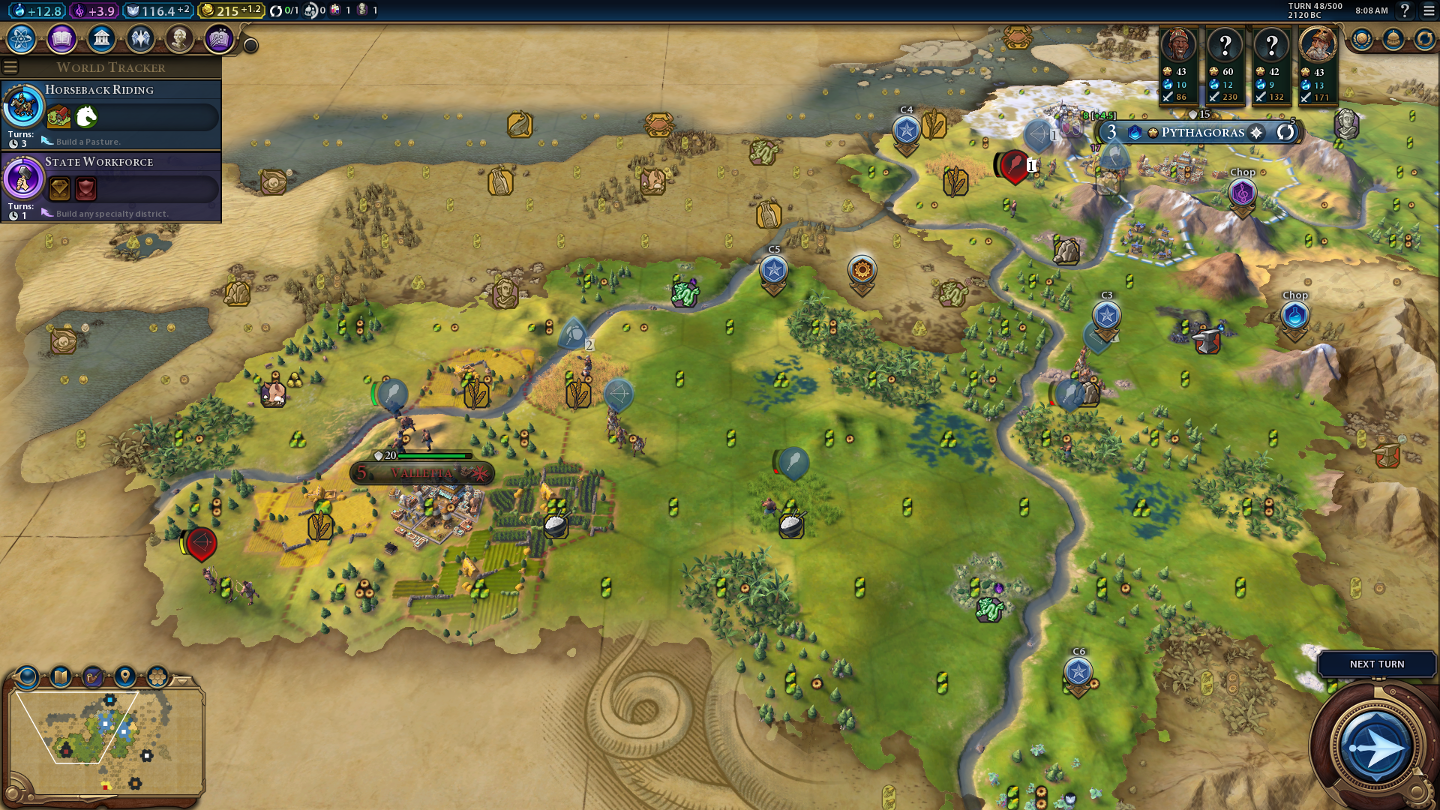The width and height of the screenshot is (1440, 810).
Task: Open the Civilopedia help button
Action: [x=1405, y=11]
